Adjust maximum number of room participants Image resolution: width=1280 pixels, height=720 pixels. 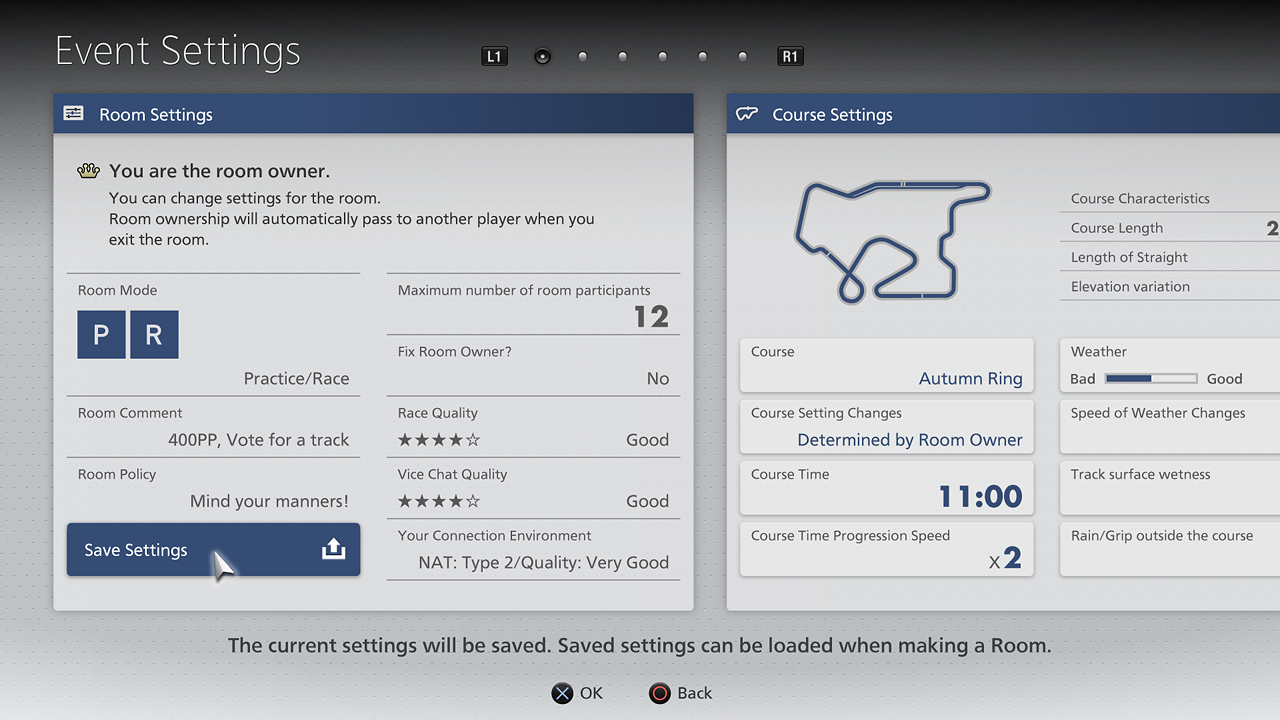click(x=533, y=305)
